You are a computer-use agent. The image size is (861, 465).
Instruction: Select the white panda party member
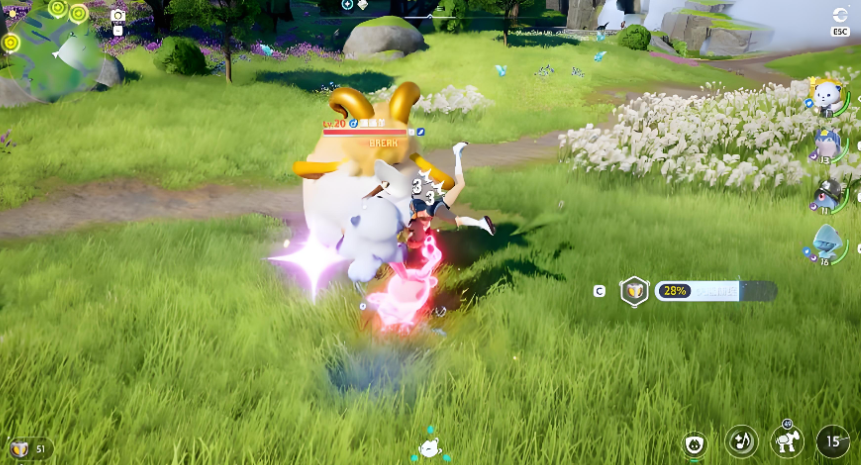coord(828,96)
